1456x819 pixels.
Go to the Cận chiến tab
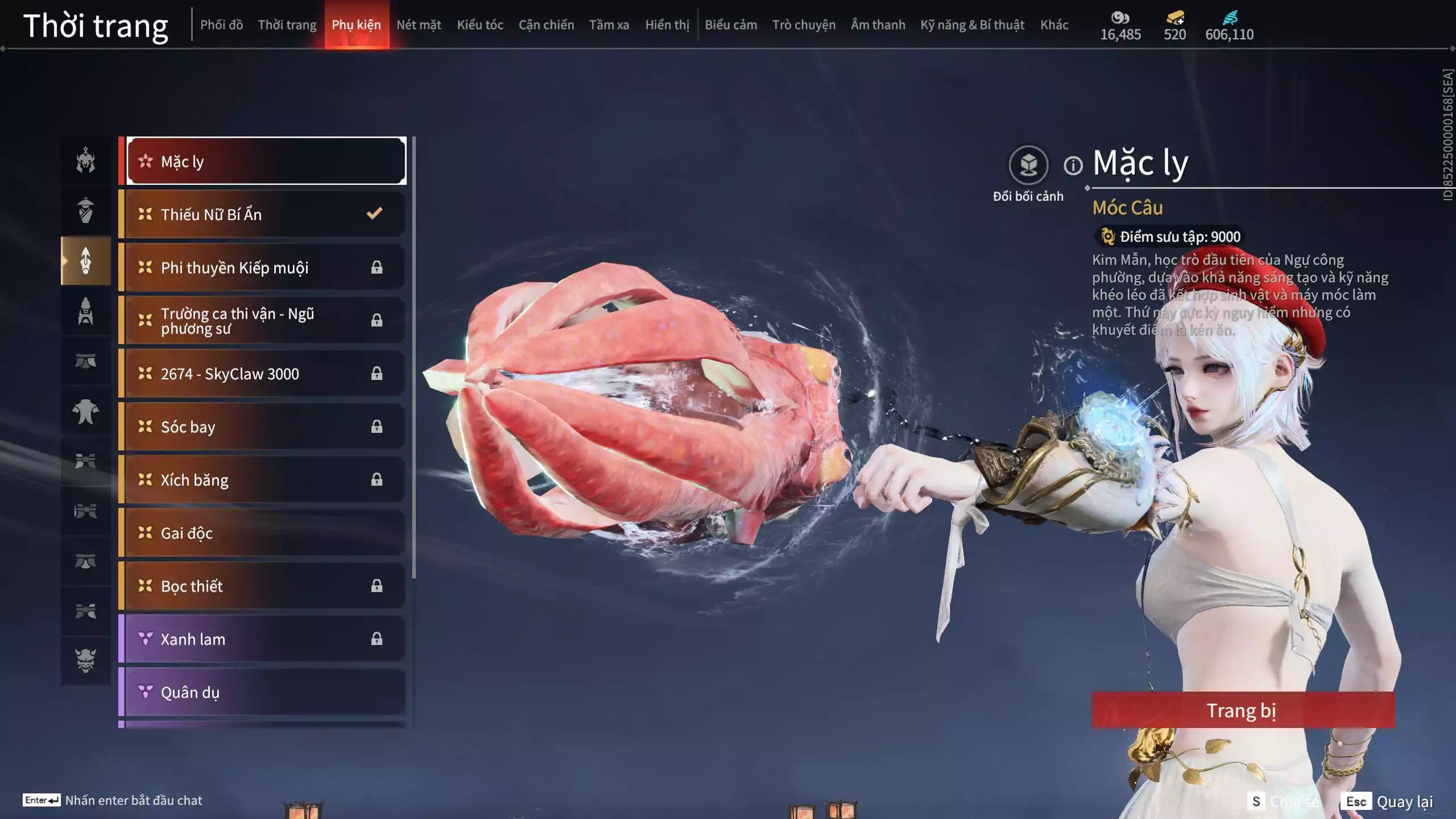[x=546, y=25]
